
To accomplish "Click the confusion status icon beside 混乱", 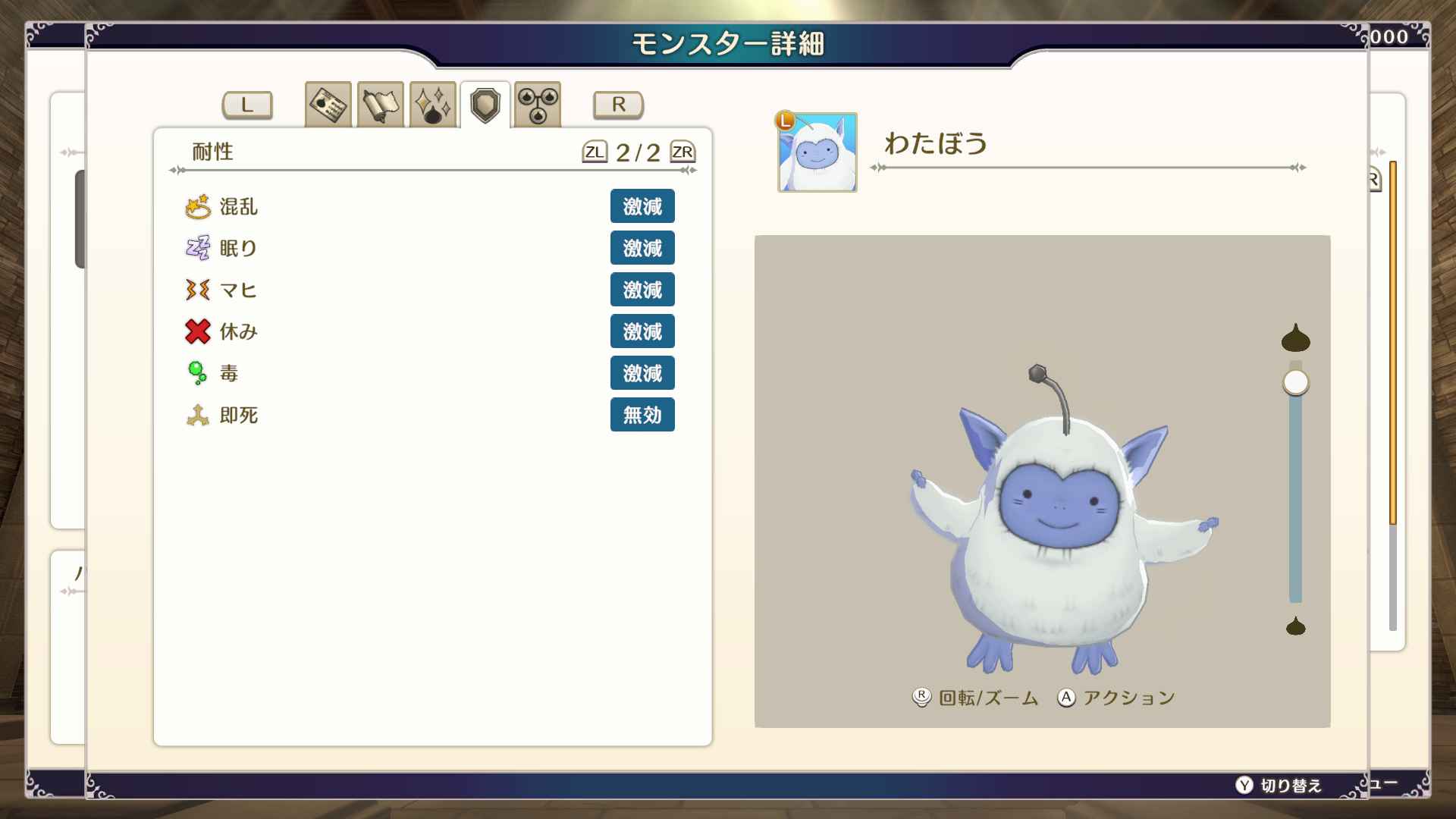I will 196,206.
